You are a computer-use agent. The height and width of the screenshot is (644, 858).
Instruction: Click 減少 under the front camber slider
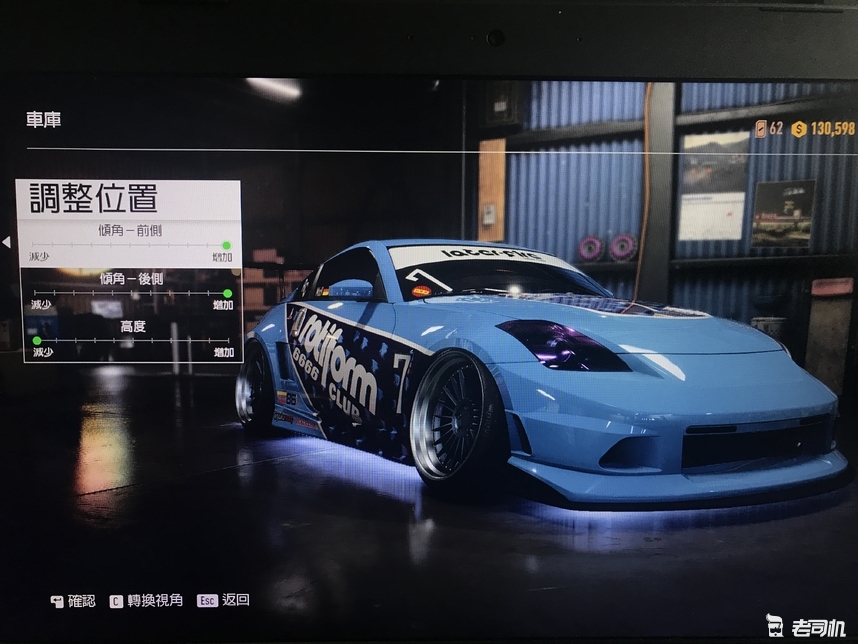(x=39, y=257)
